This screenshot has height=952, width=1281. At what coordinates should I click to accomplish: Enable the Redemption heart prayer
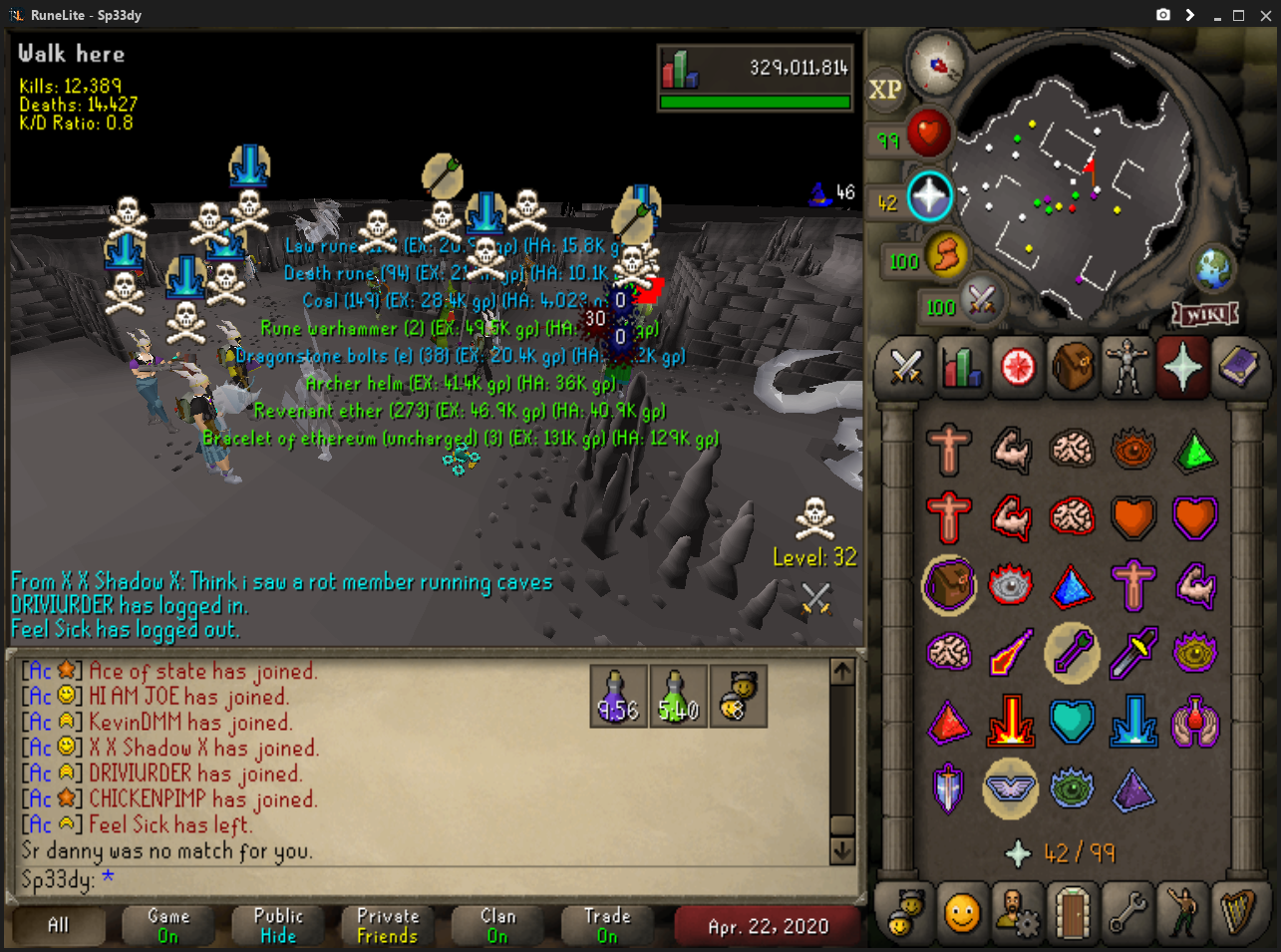pos(1073,720)
